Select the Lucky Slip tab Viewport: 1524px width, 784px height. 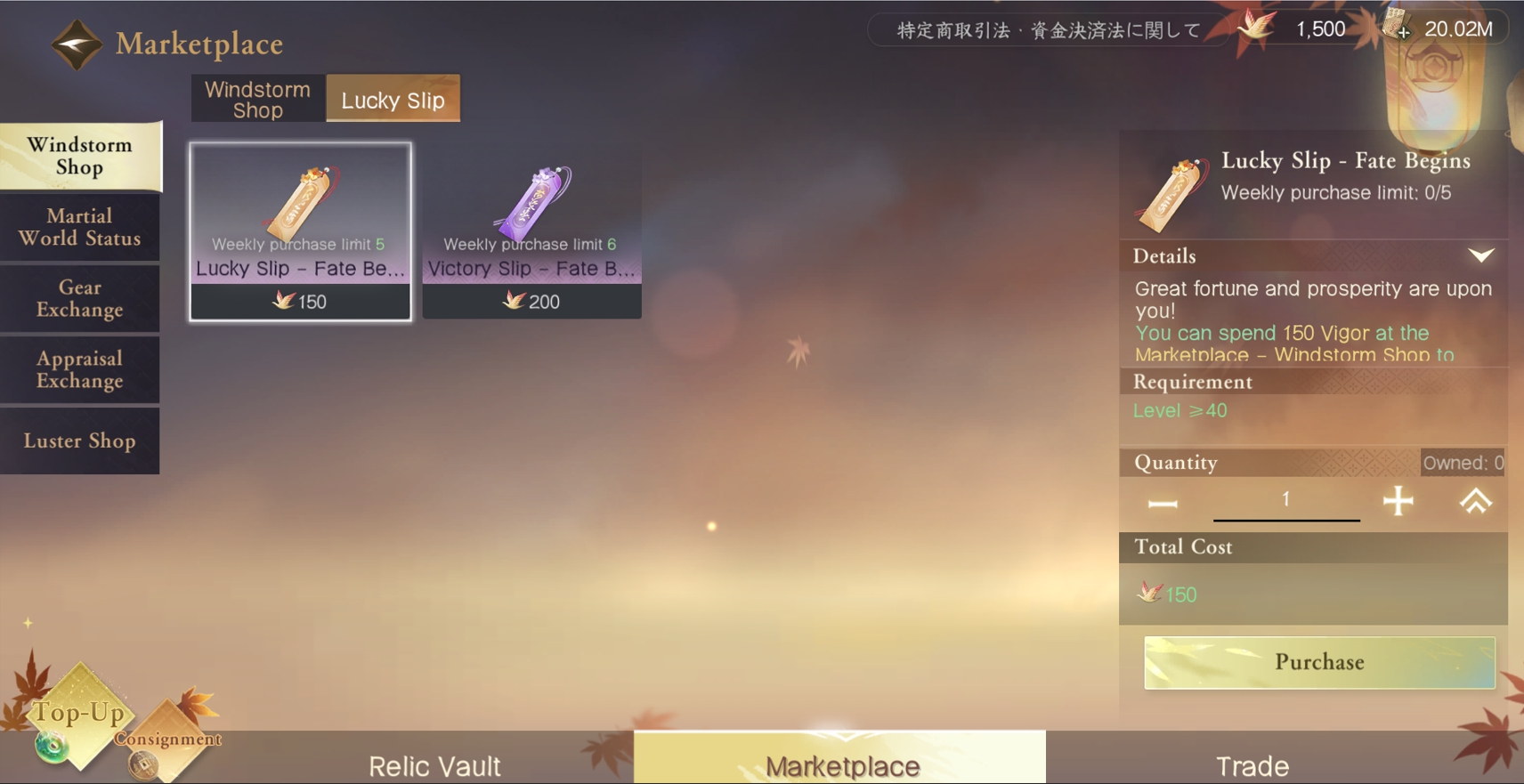(x=393, y=100)
